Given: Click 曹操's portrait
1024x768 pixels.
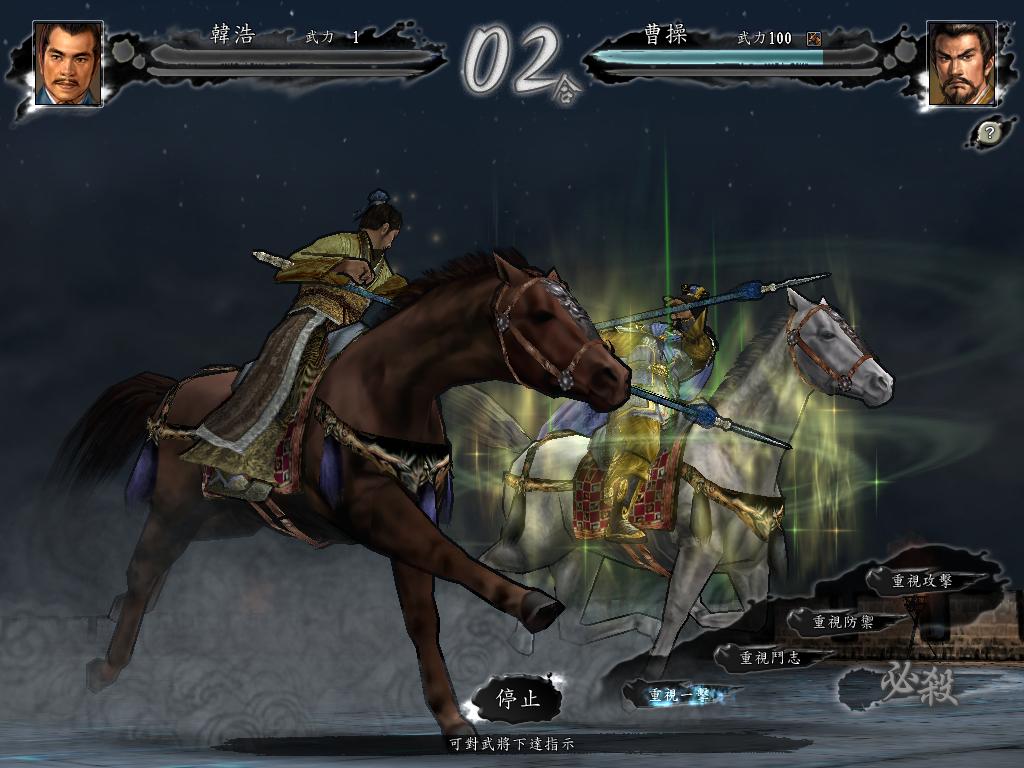Looking at the screenshot, I should [x=962, y=64].
